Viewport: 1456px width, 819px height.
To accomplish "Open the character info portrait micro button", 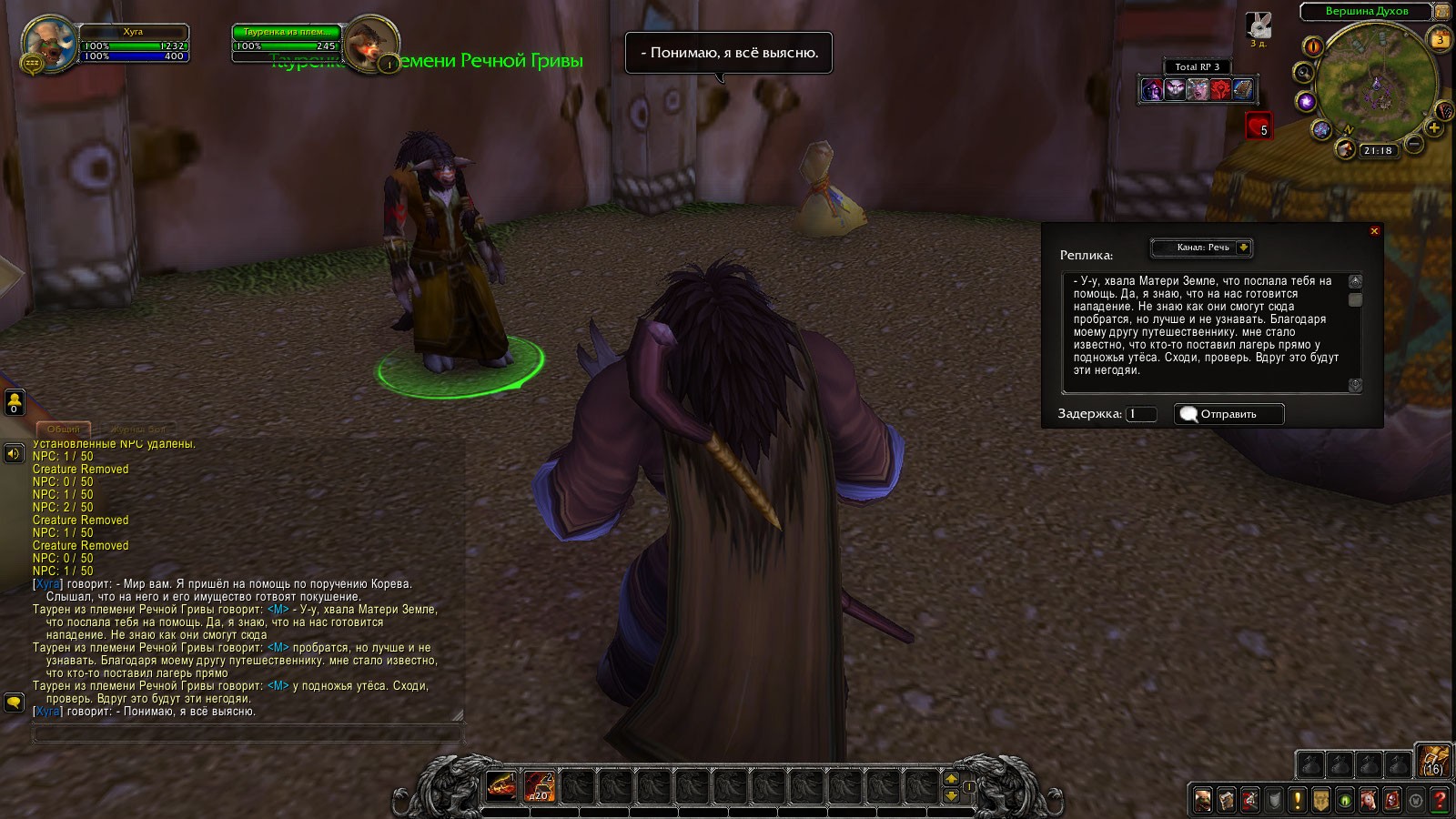I will 1203,800.
